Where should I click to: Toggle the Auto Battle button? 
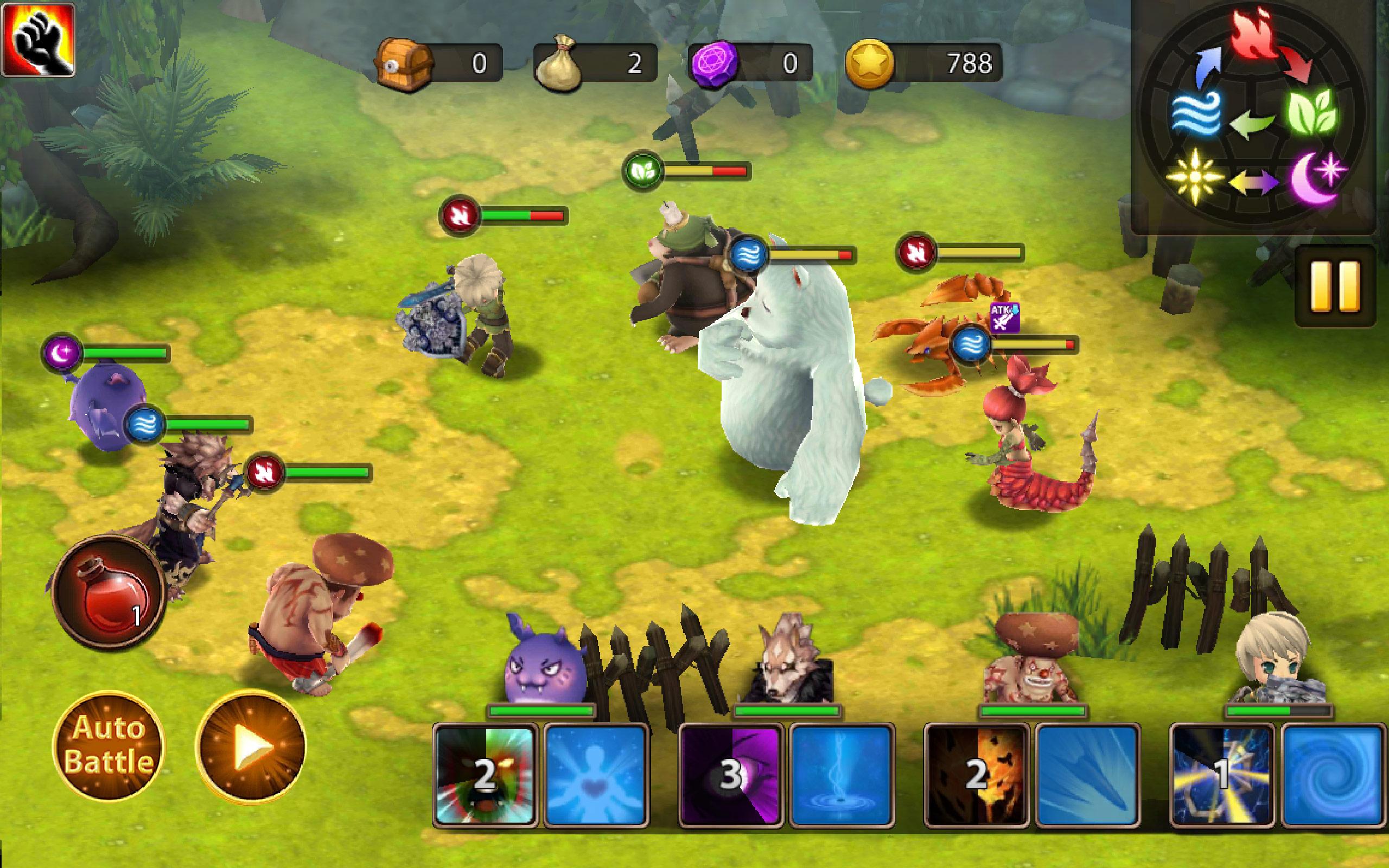point(108,745)
